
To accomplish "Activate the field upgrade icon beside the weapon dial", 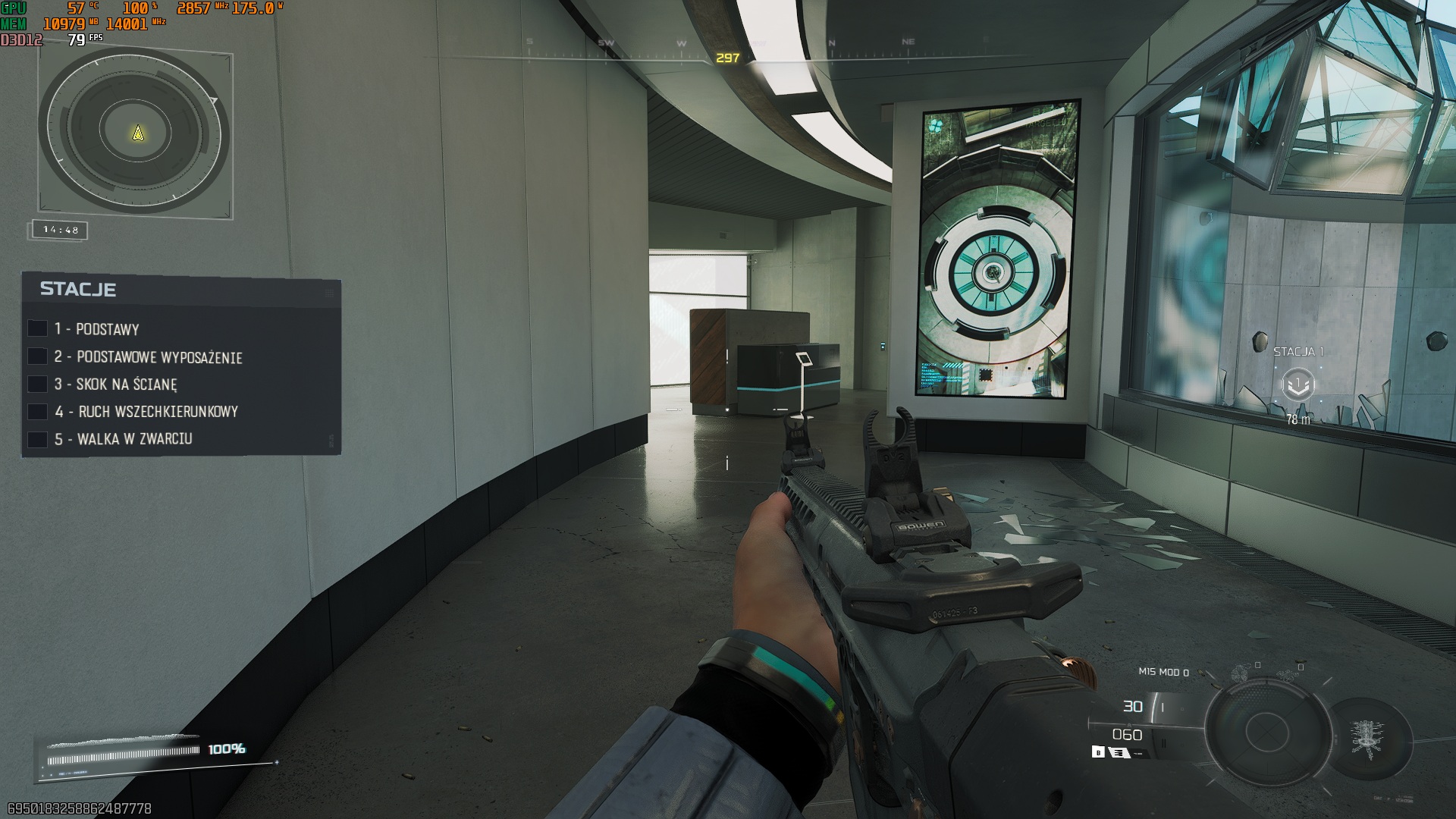I will click(x=1367, y=738).
